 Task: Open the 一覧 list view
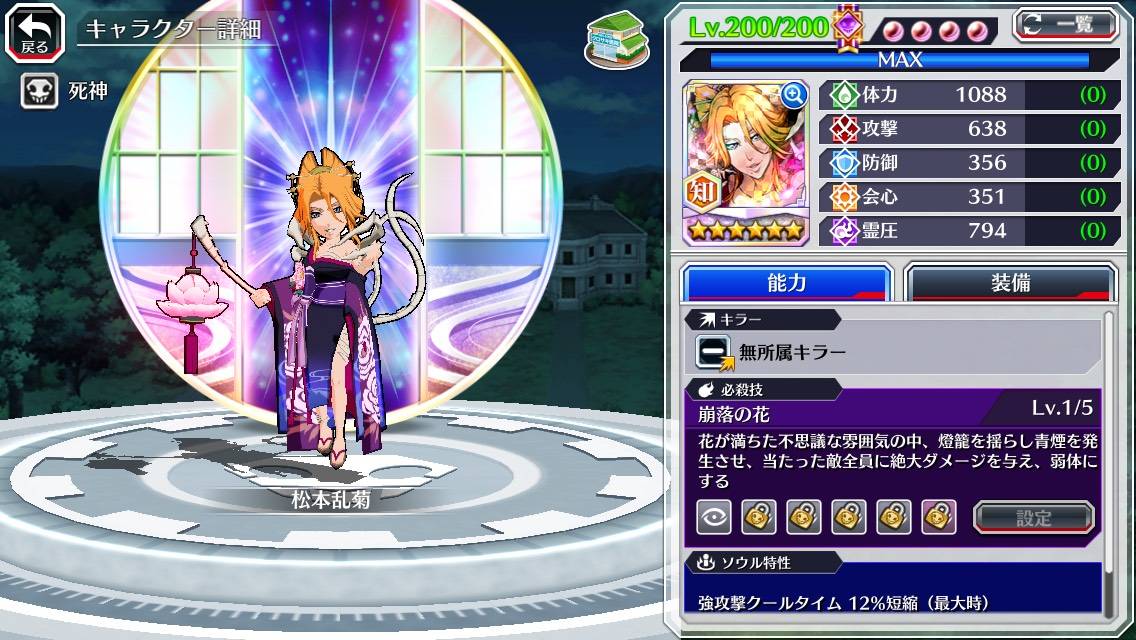1065,25
